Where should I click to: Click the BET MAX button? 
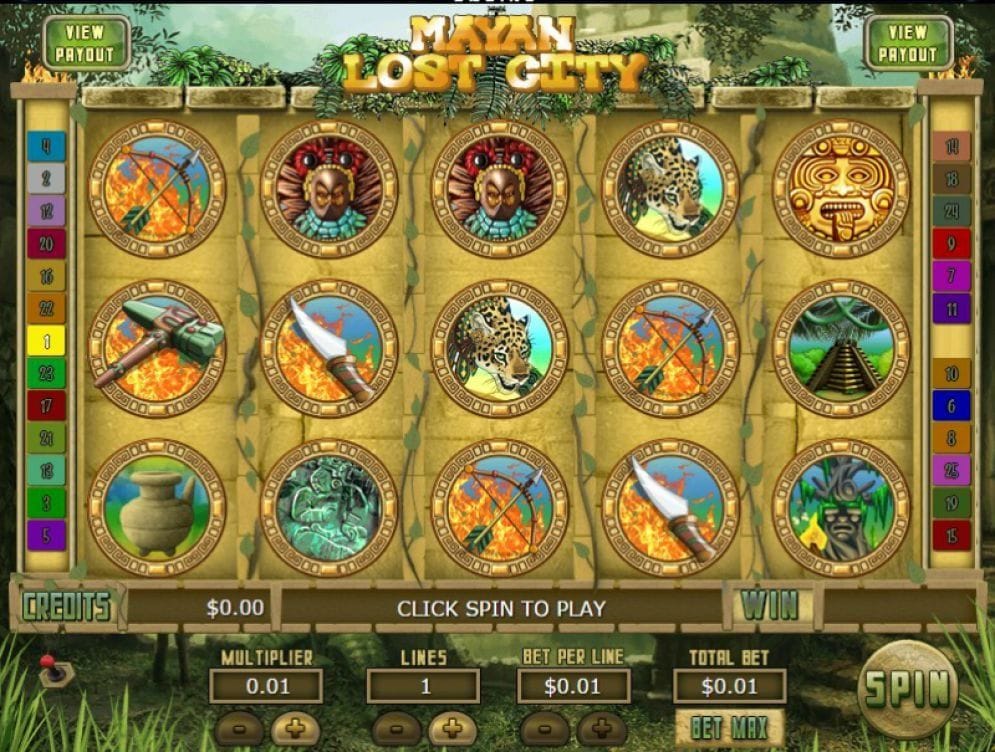point(729,728)
